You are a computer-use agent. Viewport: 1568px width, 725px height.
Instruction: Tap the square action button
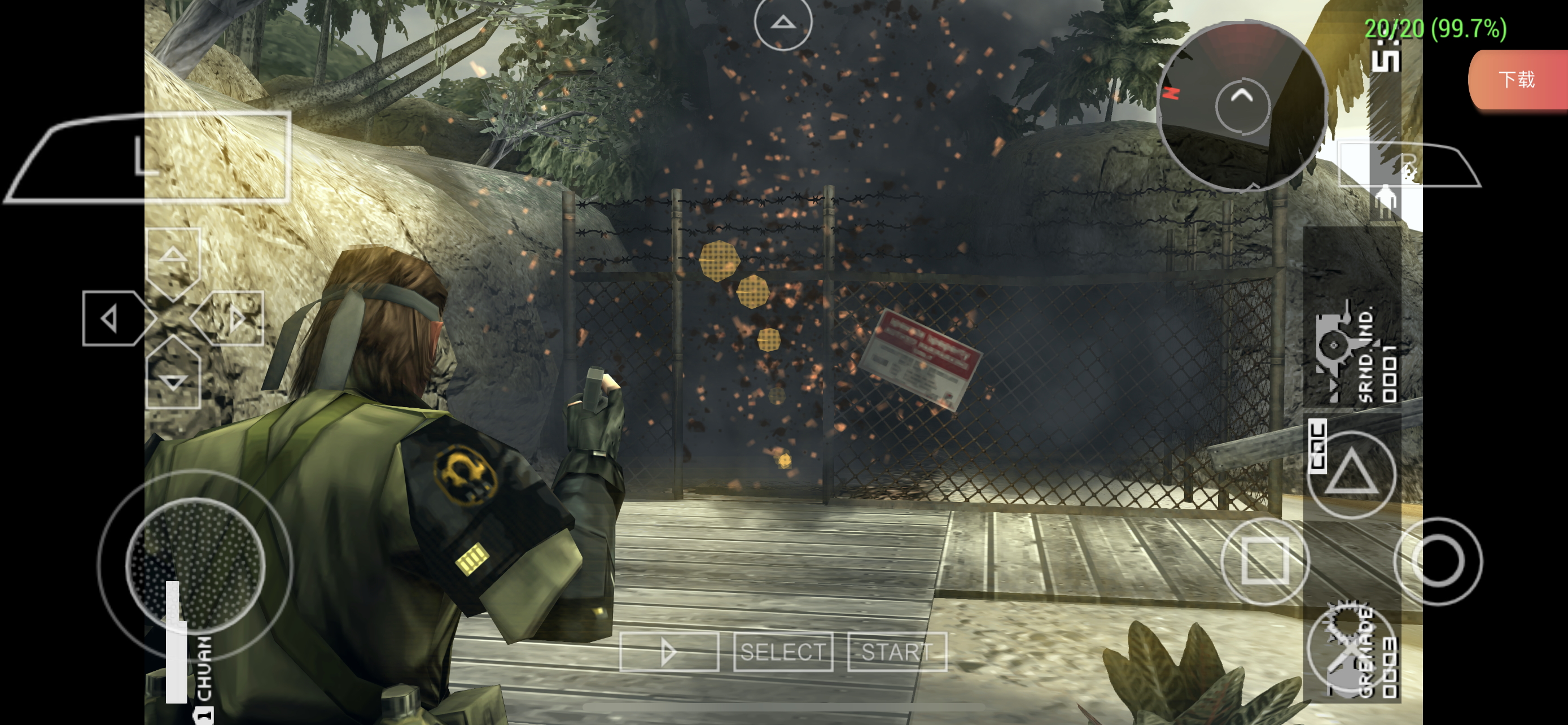(x=1265, y=561)
